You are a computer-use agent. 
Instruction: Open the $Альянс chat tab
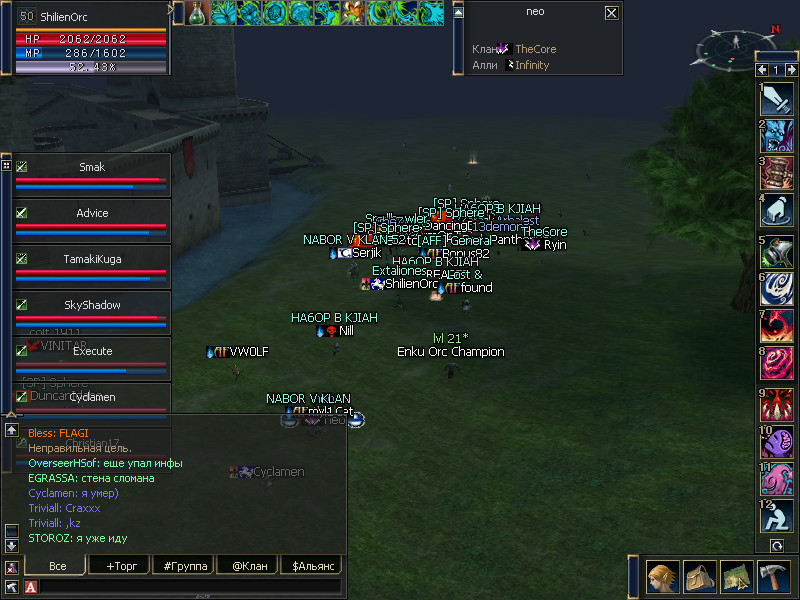[312, 566]
